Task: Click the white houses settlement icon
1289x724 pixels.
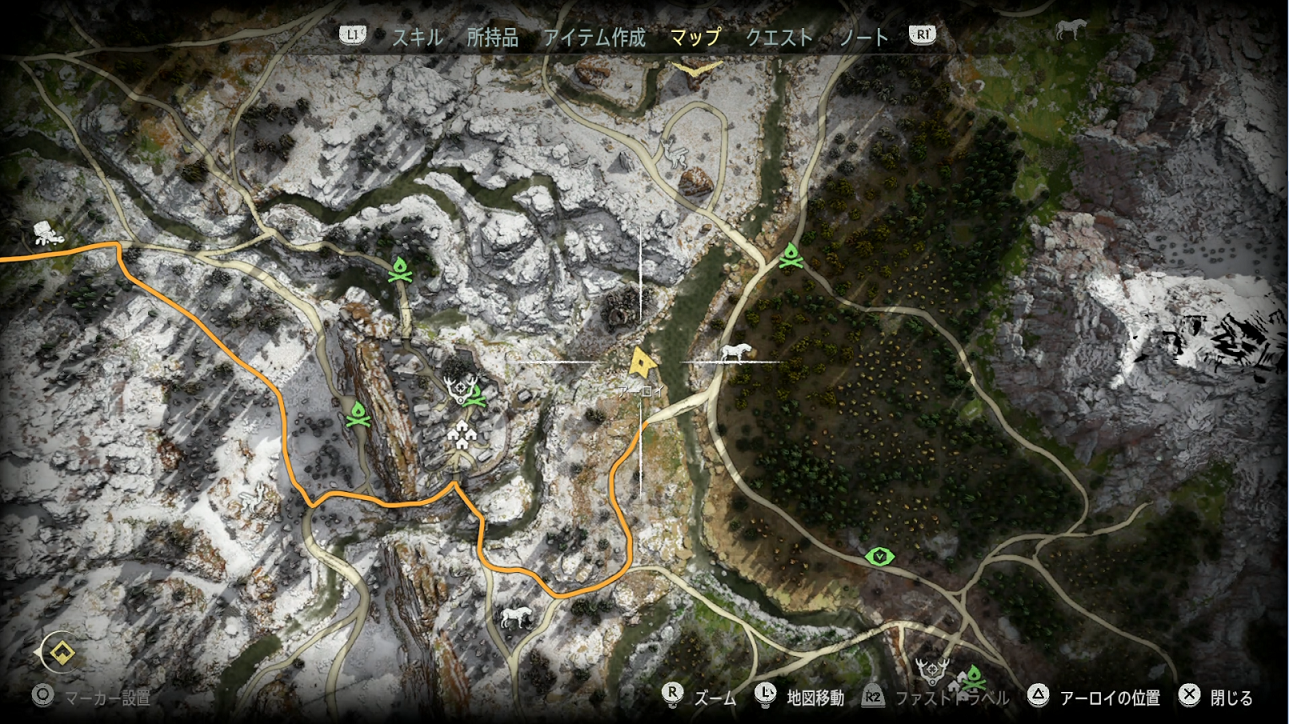Action: click(463, 434)
